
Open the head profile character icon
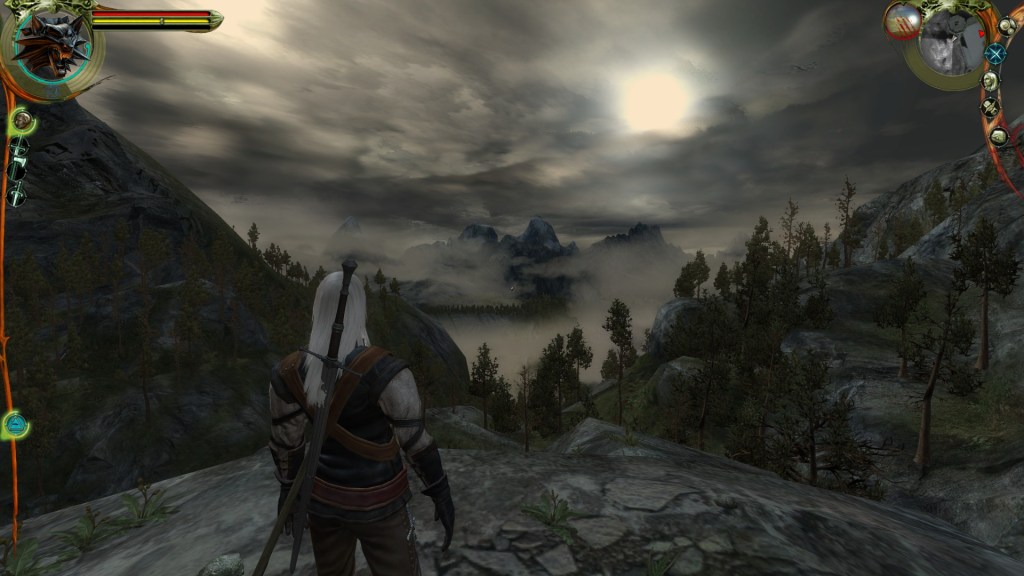tap(990, 80)
